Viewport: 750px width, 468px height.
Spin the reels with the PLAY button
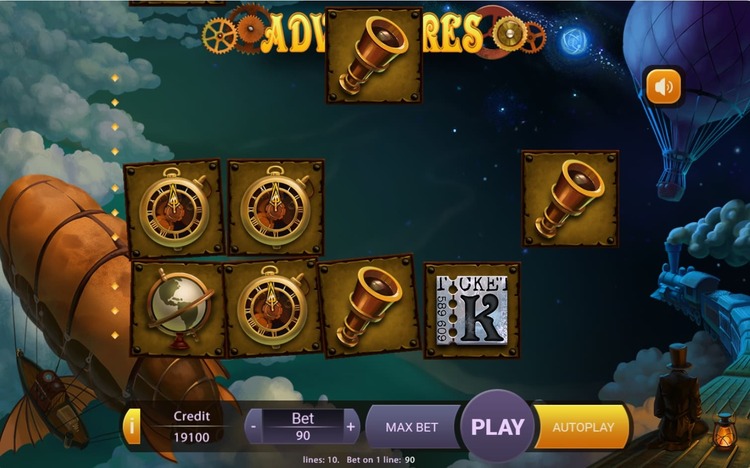click(x=497, y=426)
